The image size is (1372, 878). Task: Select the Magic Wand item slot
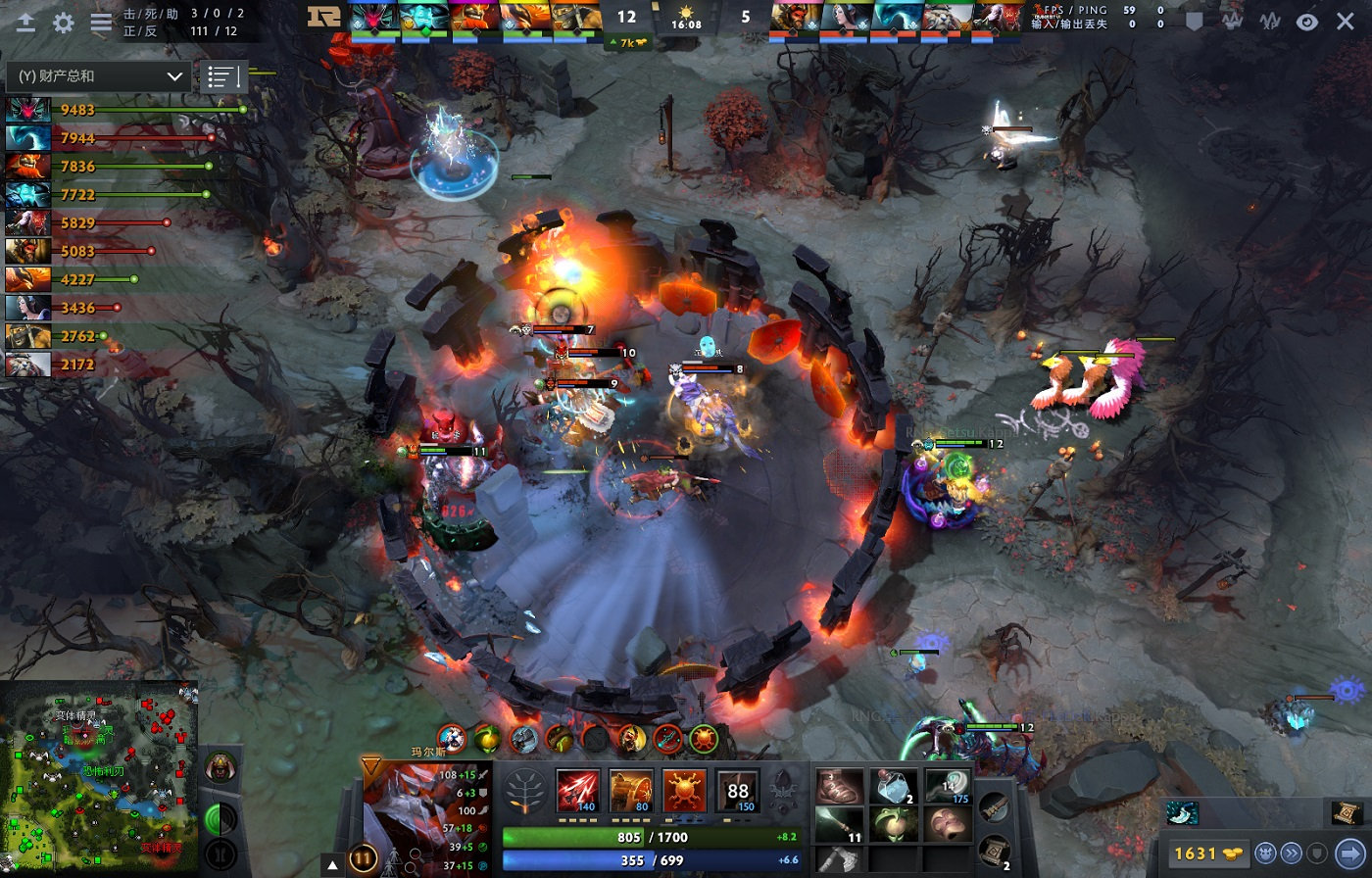(948, 786)
